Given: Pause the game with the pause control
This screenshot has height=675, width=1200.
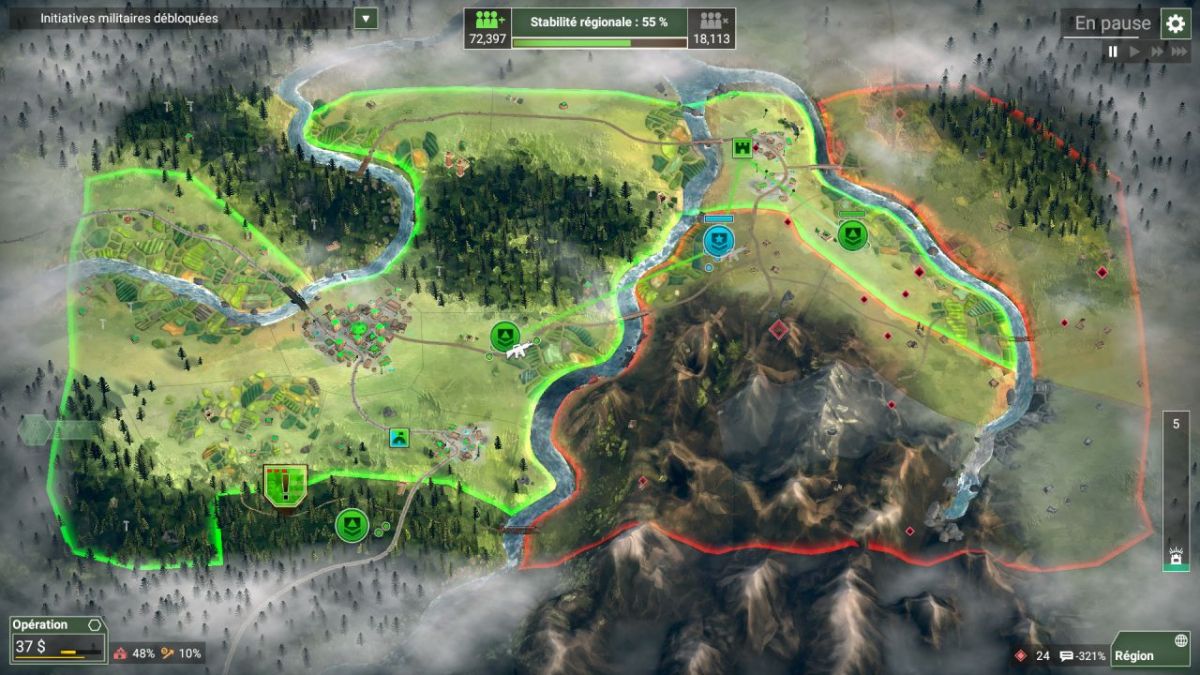Looking at the screenshot, I should click(1113, 51).
